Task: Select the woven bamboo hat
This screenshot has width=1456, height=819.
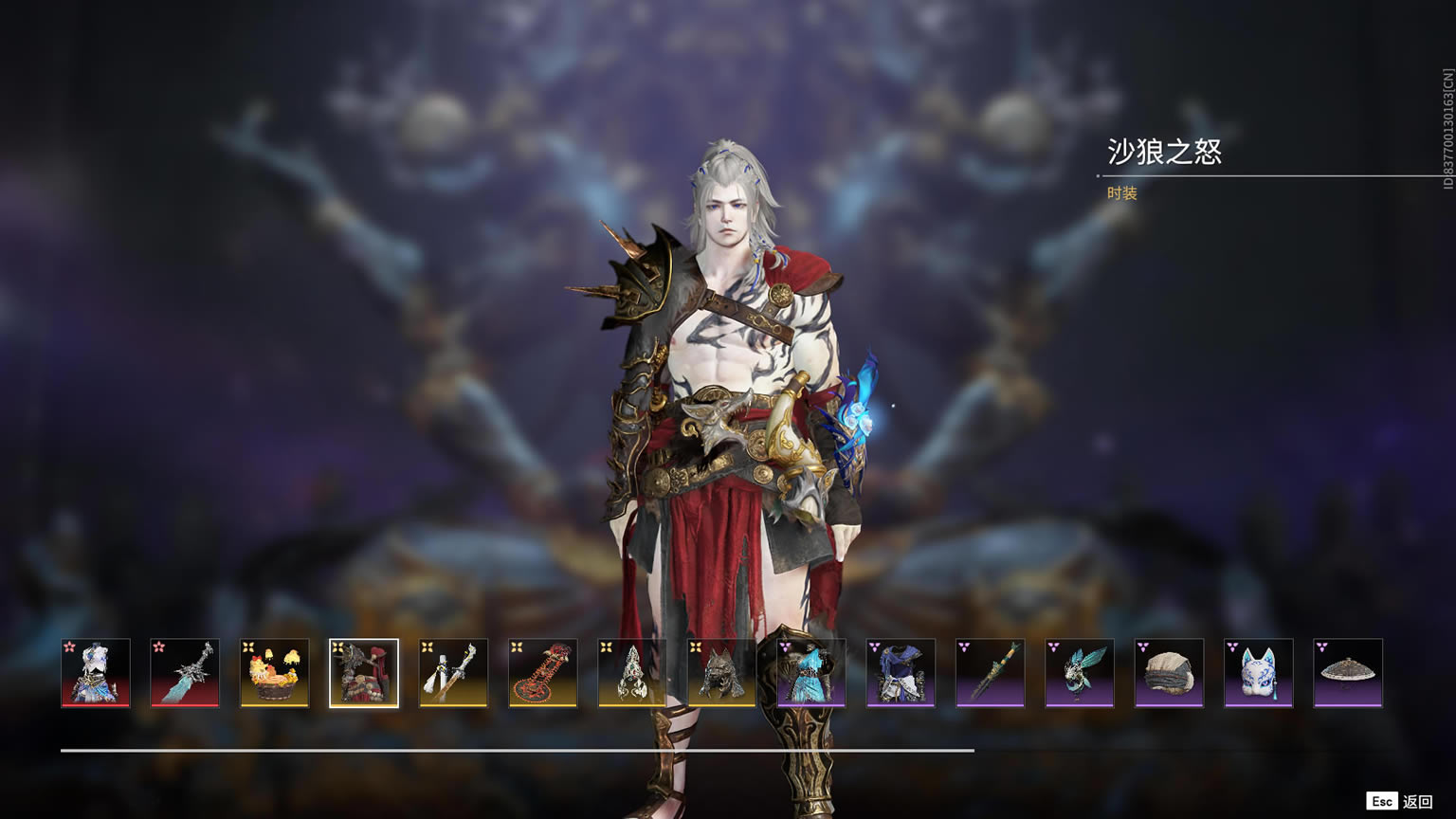Action: [x=1348, y=673]
